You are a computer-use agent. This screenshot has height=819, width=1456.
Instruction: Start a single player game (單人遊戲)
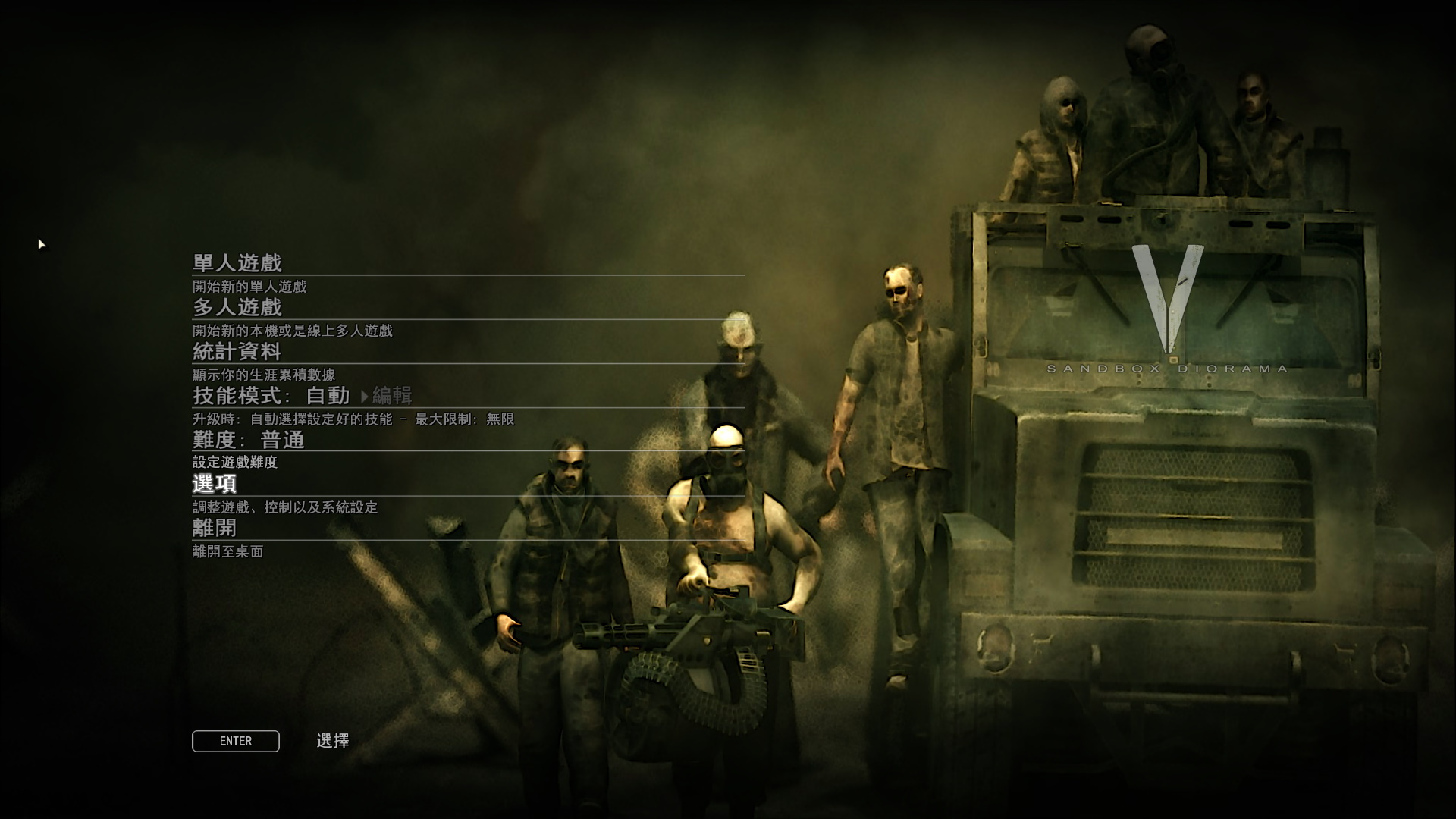point(237,263)
